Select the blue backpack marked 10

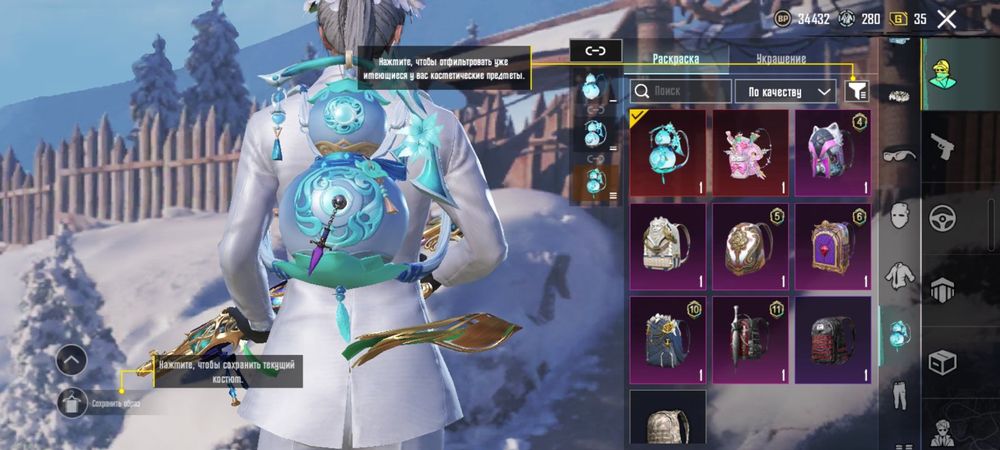pos(667,340)
